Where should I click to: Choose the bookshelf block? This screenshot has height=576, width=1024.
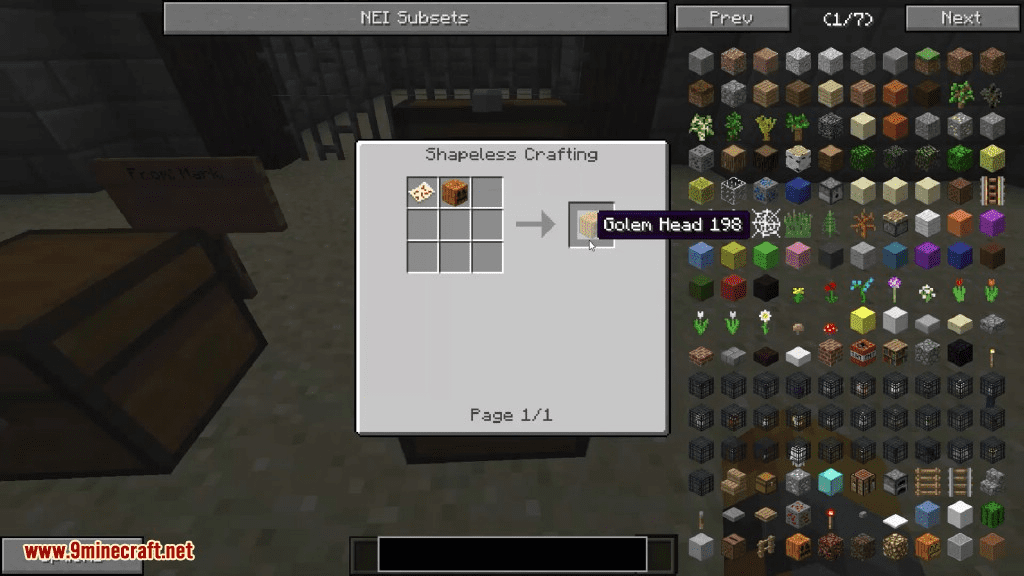coord(895,353)
